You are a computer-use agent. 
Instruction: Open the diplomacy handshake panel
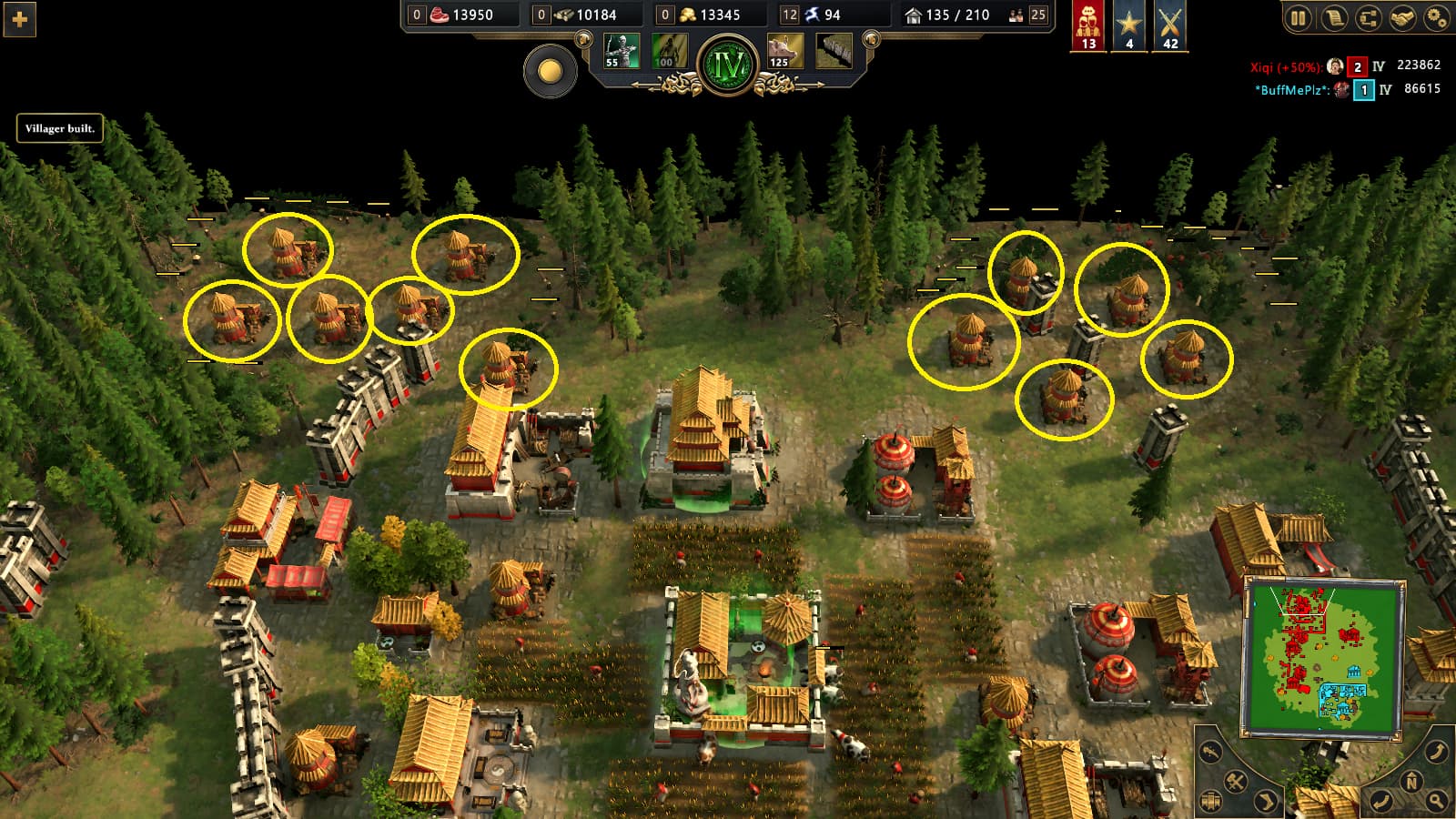point(1401,15)
